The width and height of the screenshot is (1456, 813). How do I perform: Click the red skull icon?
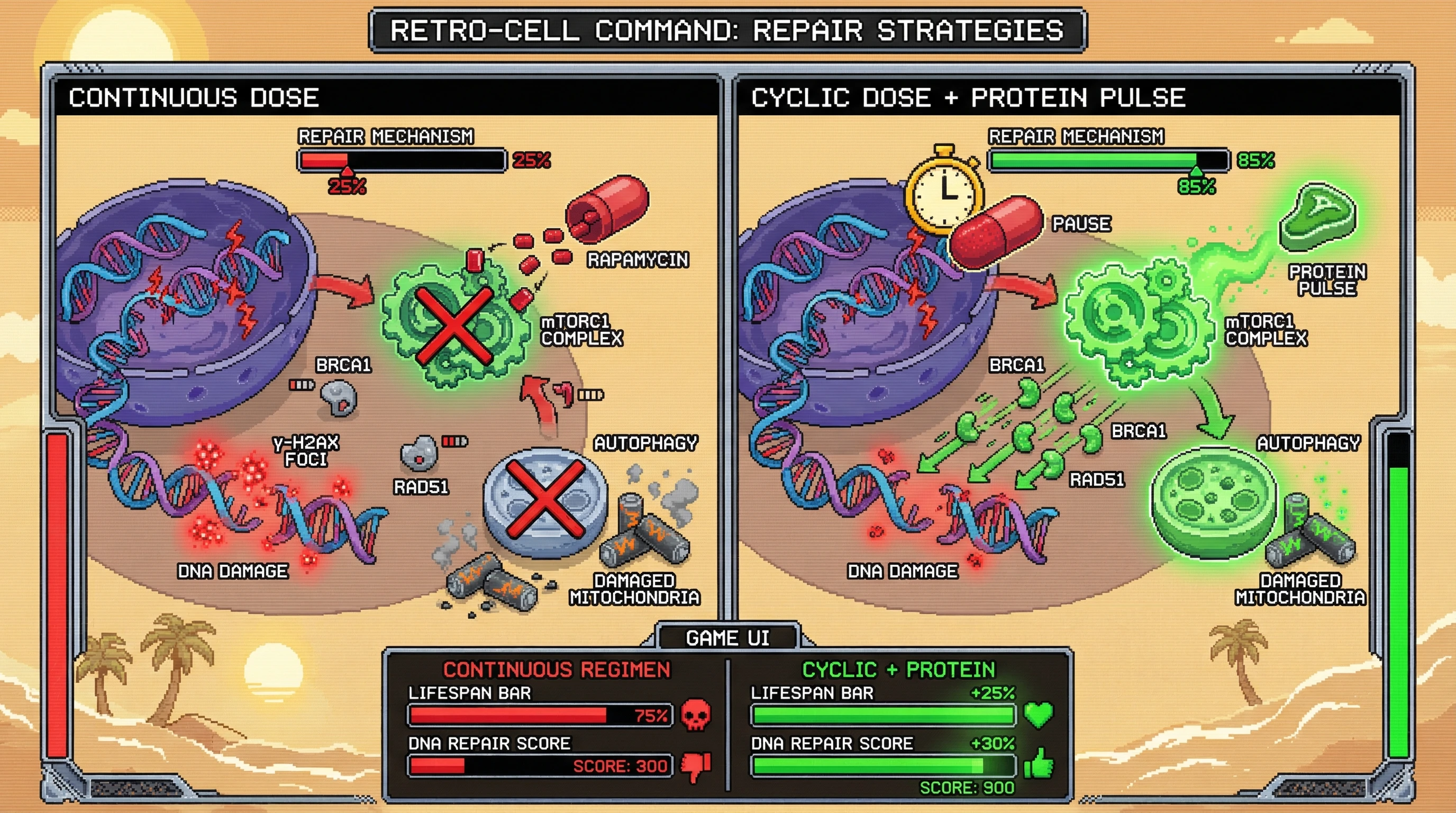point(696,715)
